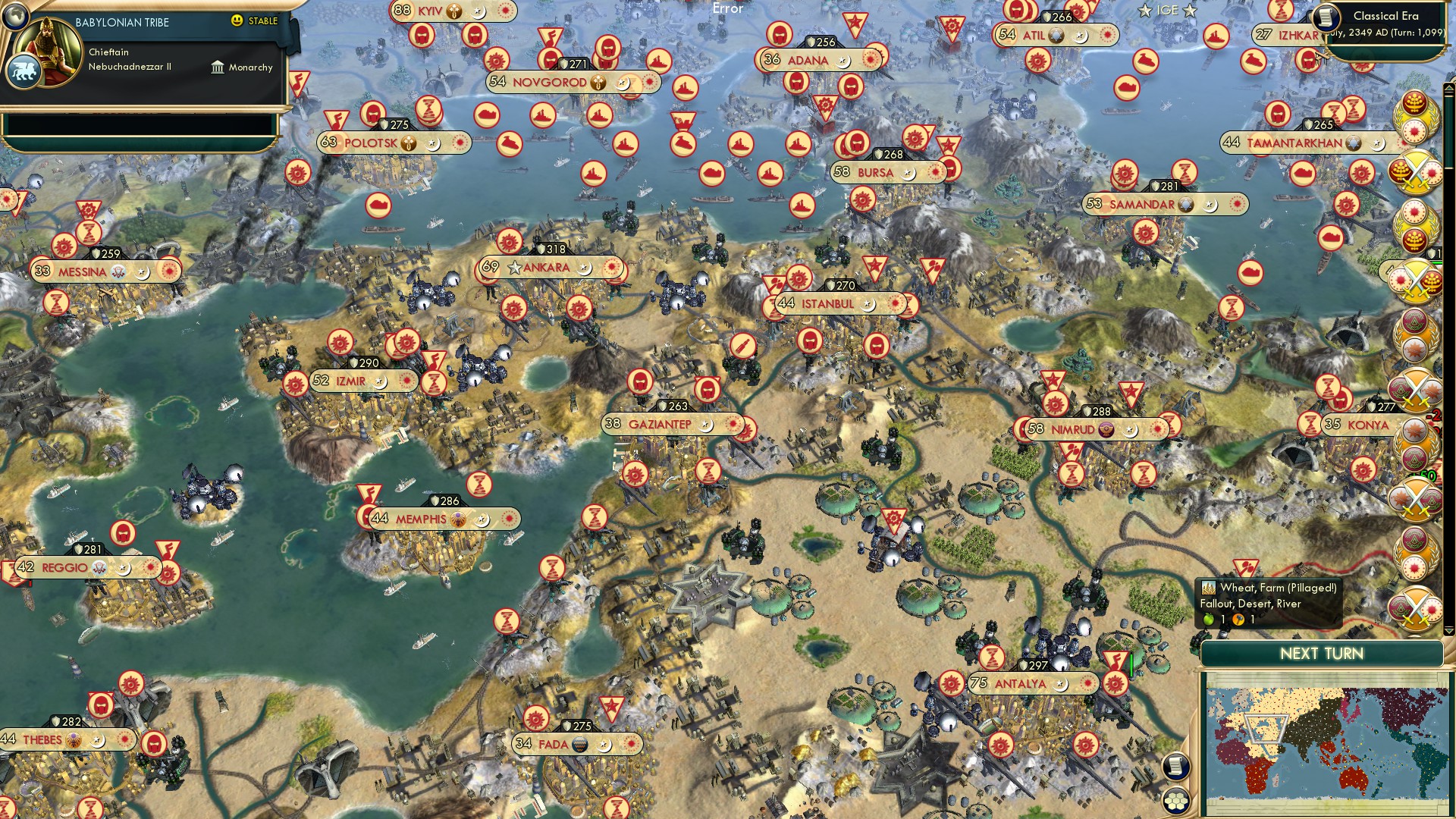Click the globe icon on Atil's city banner

(1055, 34)
